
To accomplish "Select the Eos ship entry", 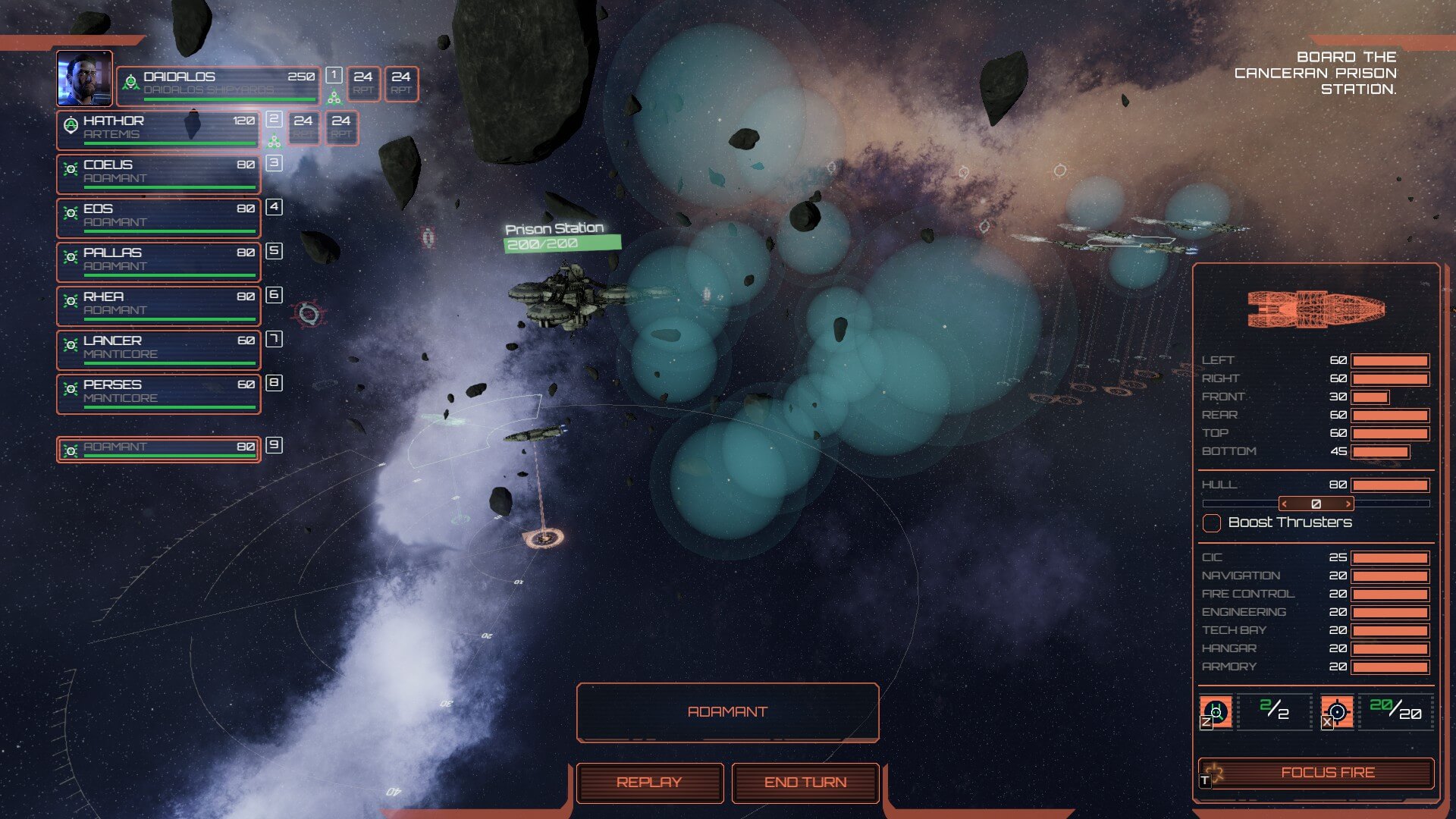I will pos(158,217).
